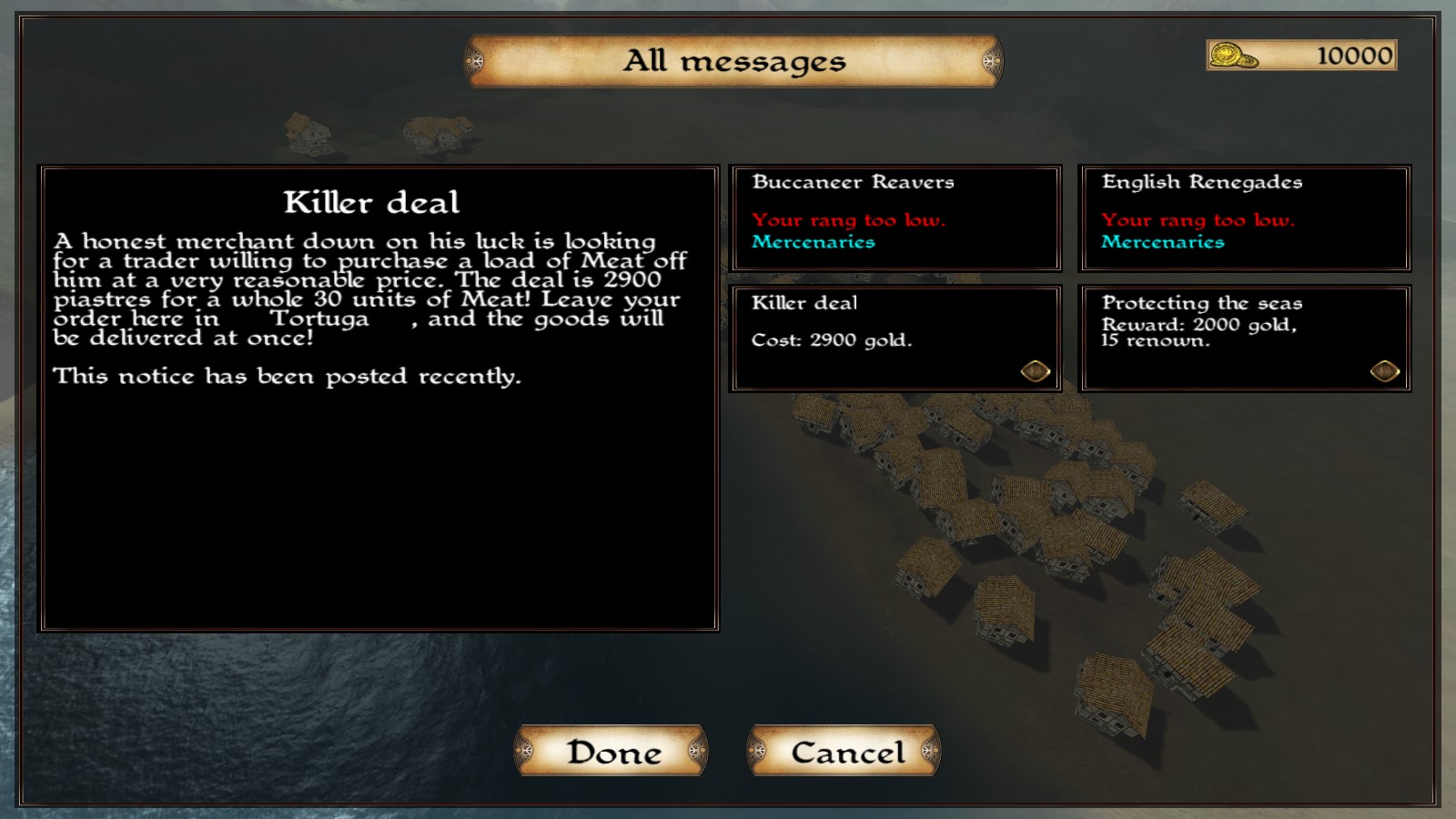Confirm with the Done button
The height and width of the screenshot is (819, 1456).
(612, 752)
